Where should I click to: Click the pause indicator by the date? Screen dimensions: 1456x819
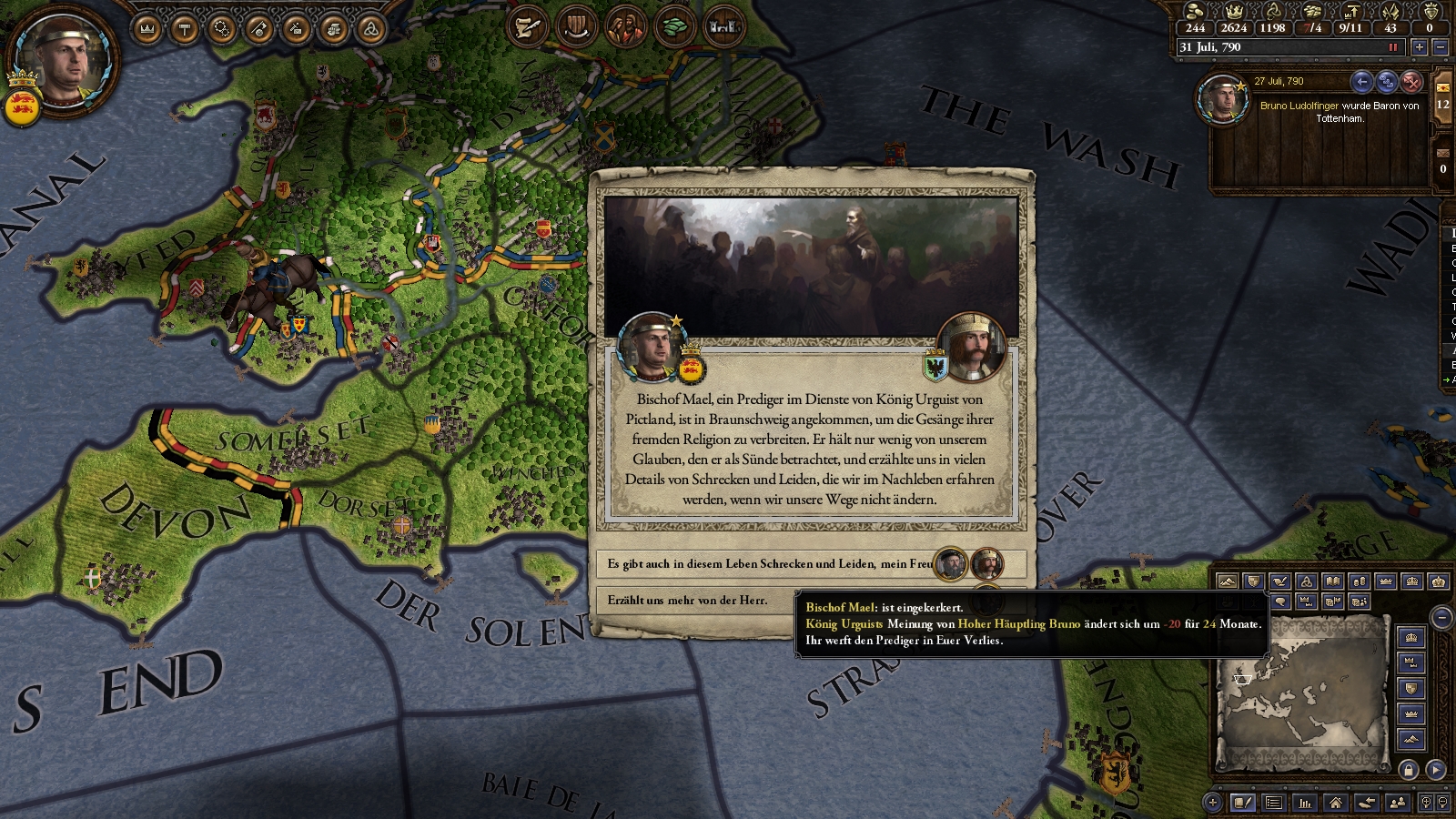point(1392,47)
